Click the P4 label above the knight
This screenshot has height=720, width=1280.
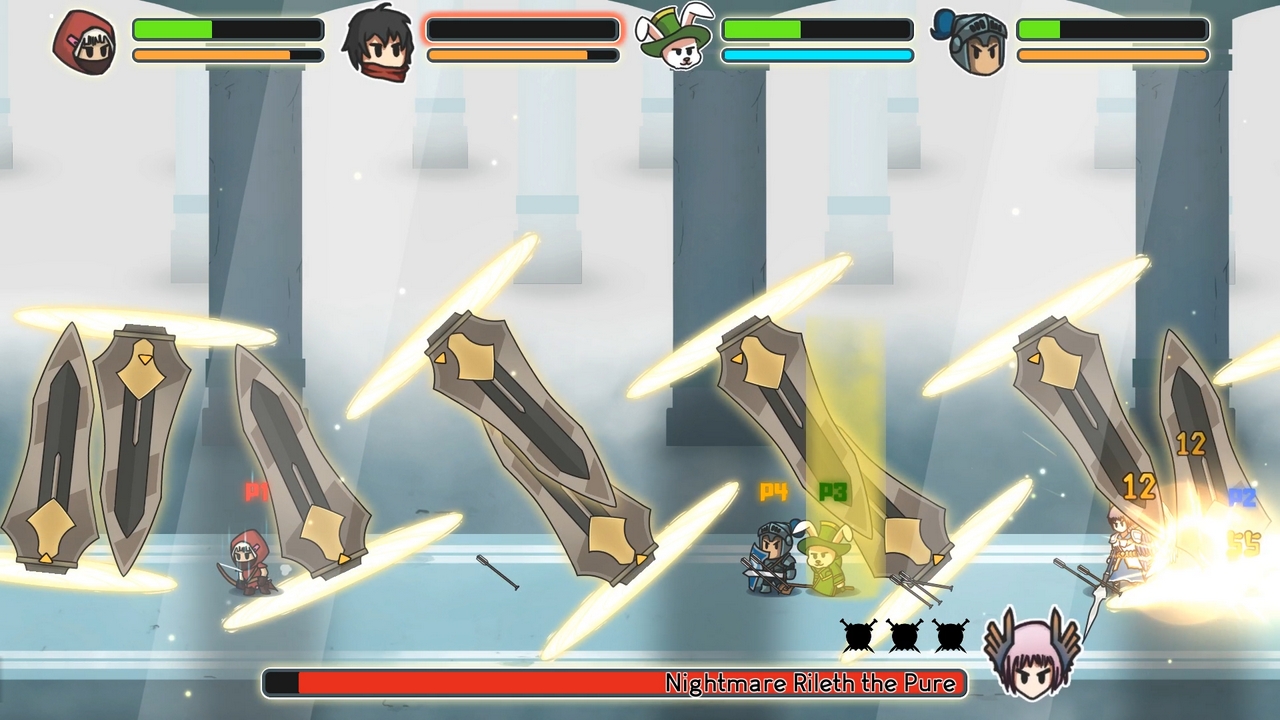pos(770,492)
